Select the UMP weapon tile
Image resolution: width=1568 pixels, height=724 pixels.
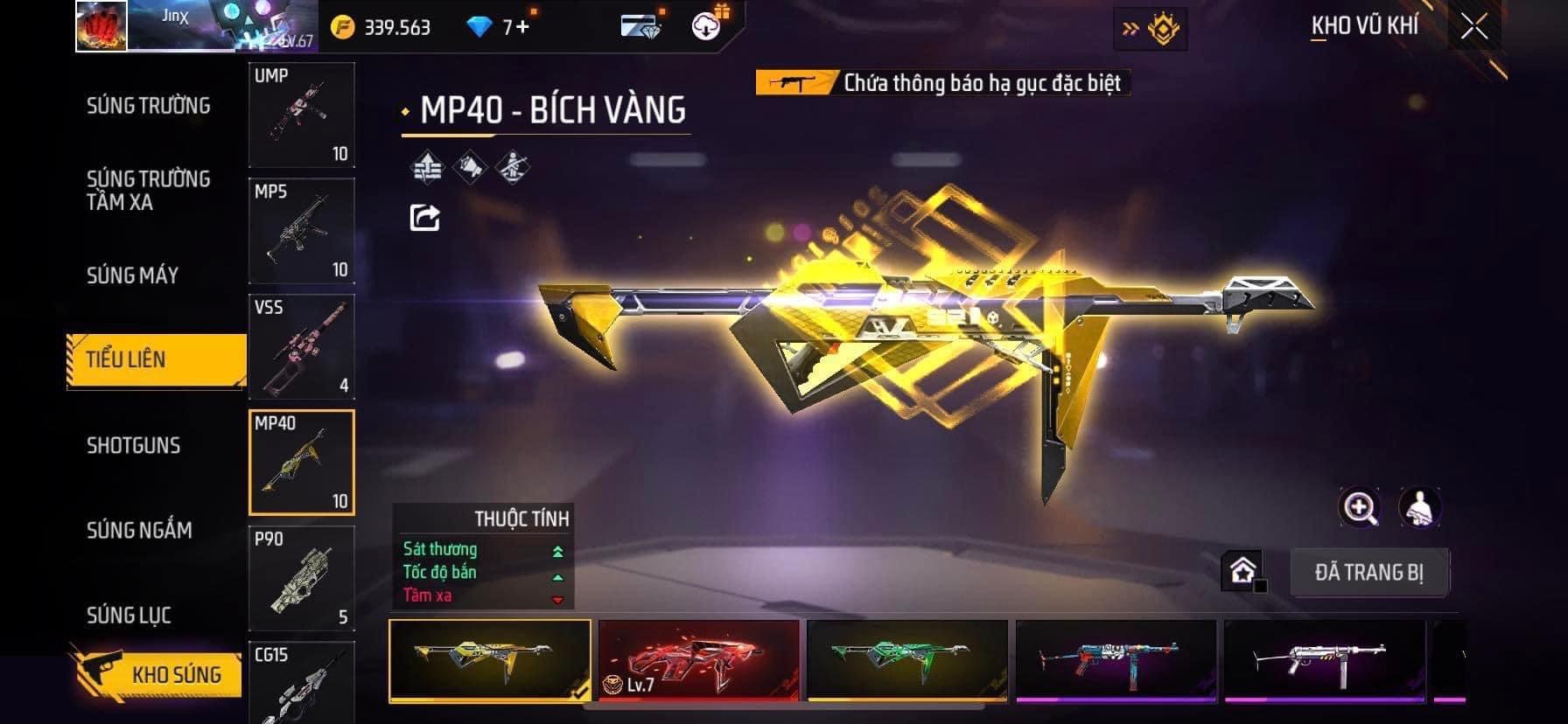click(302, 115)
